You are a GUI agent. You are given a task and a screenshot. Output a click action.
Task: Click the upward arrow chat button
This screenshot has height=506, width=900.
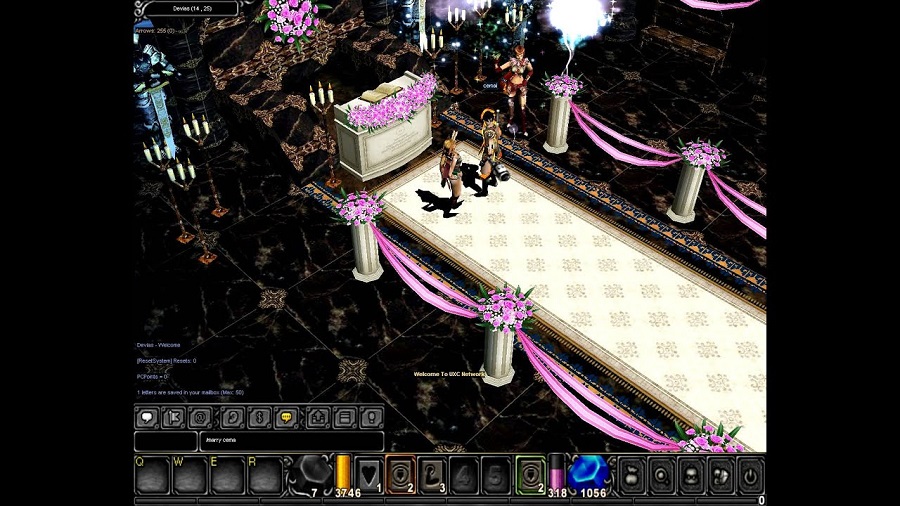coord(316,417)
